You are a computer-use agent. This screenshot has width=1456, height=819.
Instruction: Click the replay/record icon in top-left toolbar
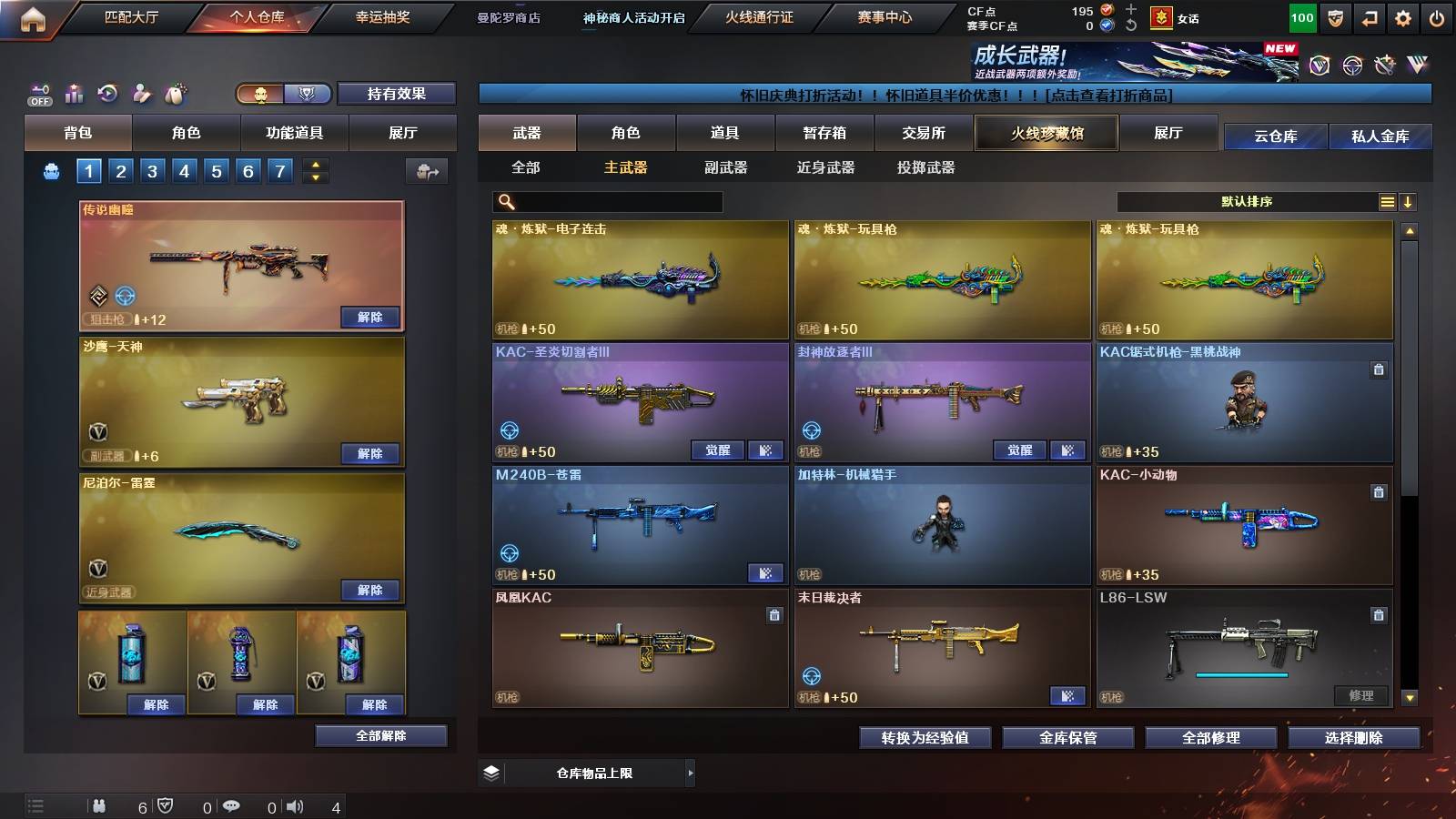(x=107, y=93)
